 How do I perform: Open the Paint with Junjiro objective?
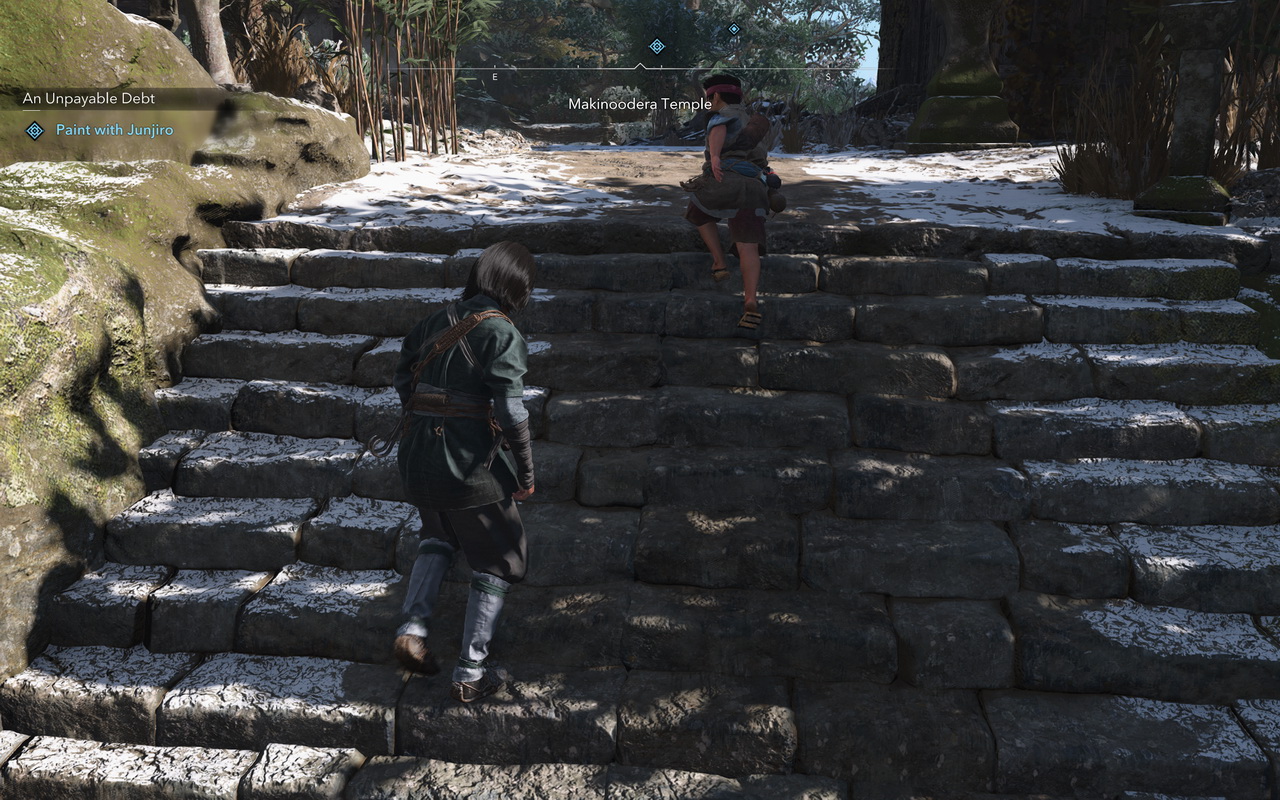pos(117,130)
